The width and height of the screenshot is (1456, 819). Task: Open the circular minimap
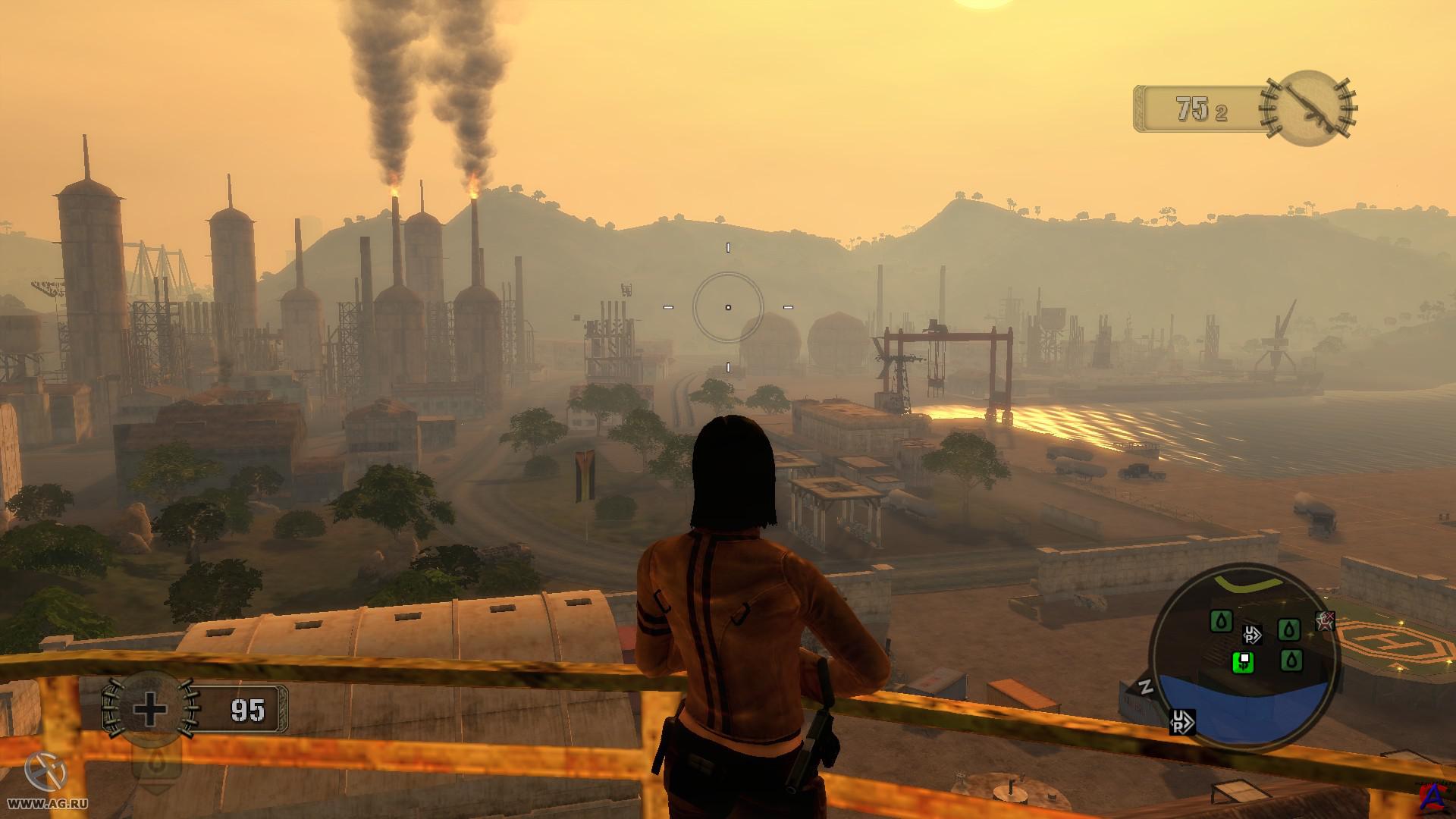point(1244,658)
